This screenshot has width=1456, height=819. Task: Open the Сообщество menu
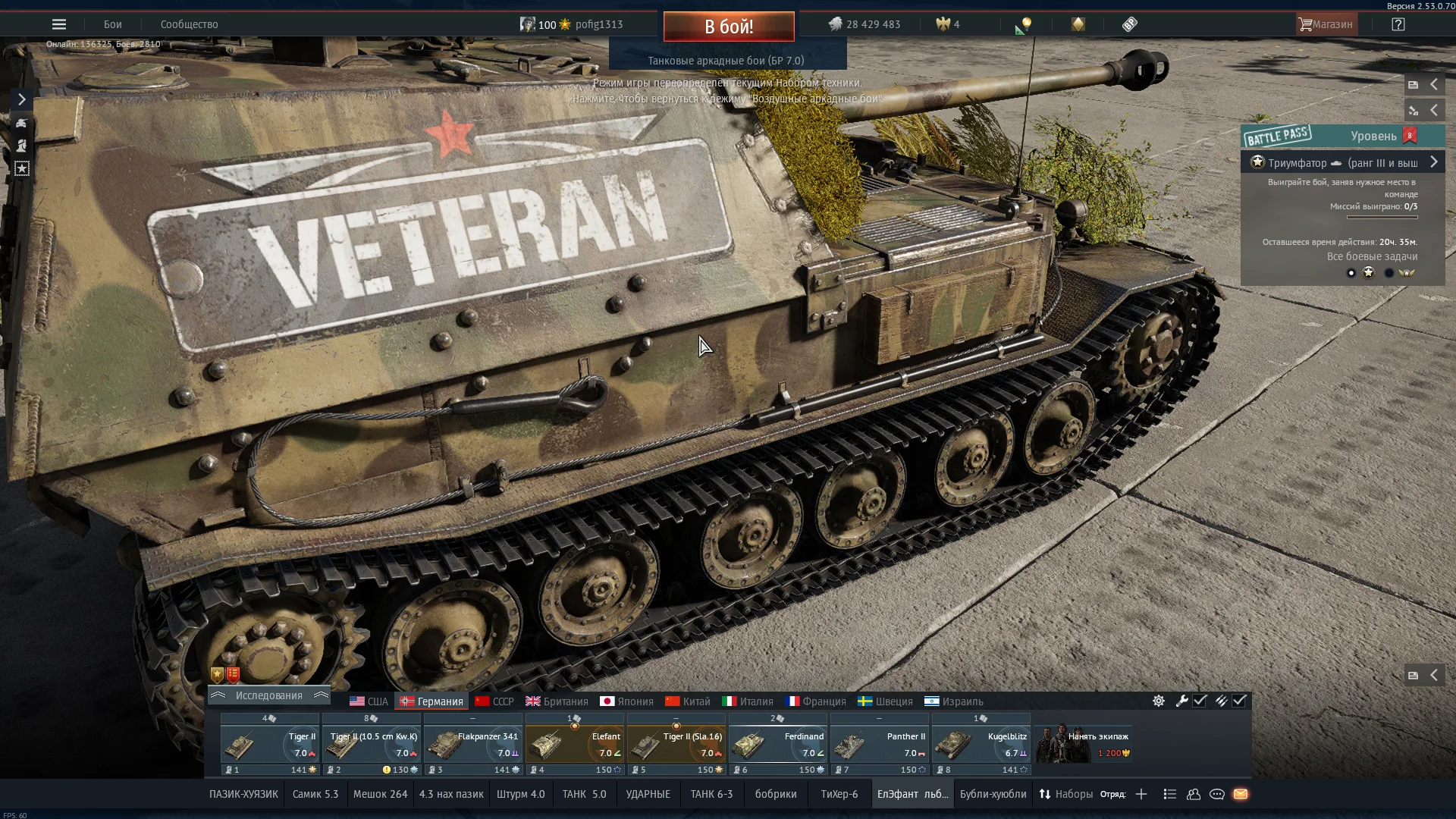pos(189,24)
